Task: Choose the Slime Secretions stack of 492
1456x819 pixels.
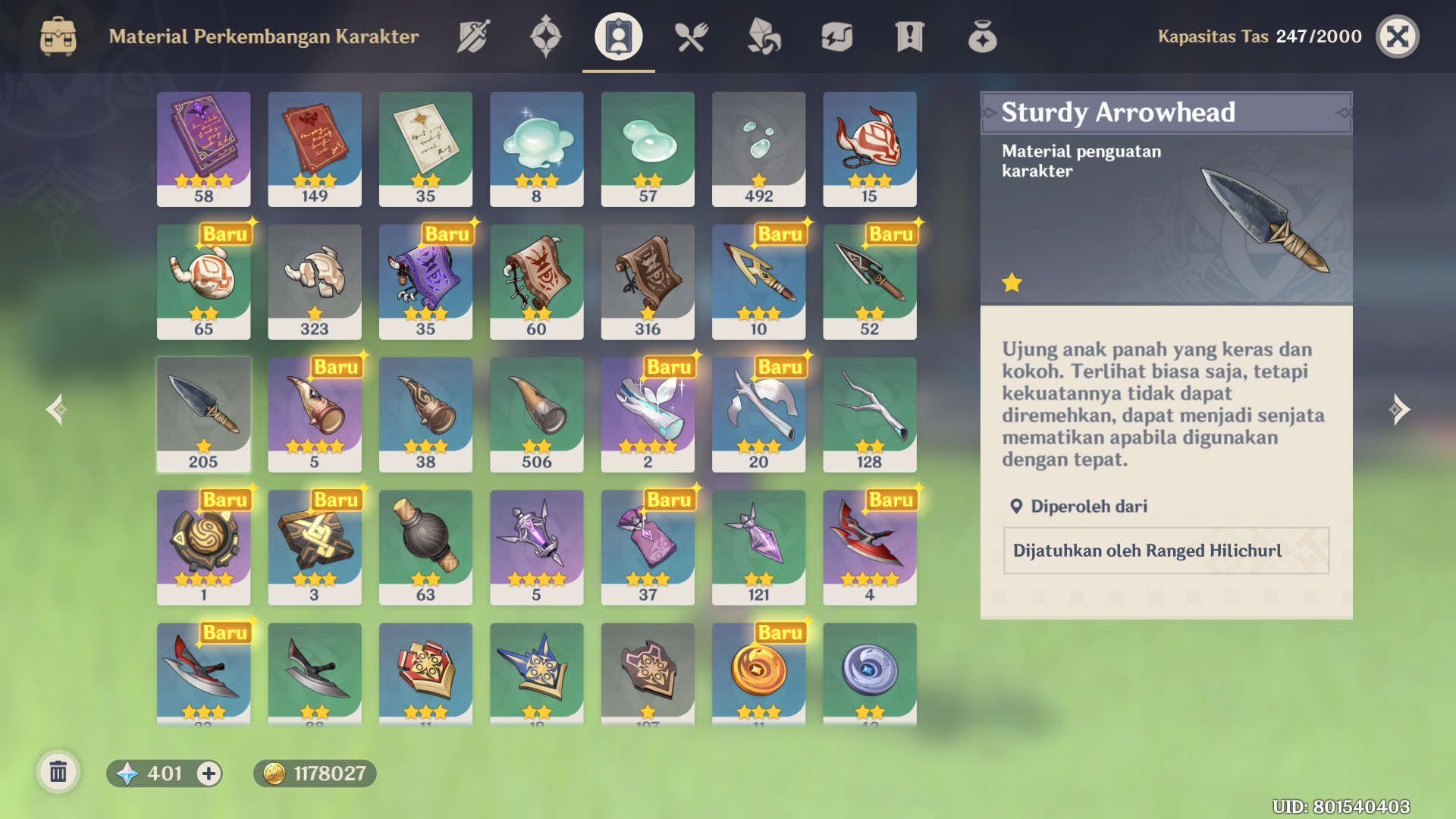Action: coord(758,149)
